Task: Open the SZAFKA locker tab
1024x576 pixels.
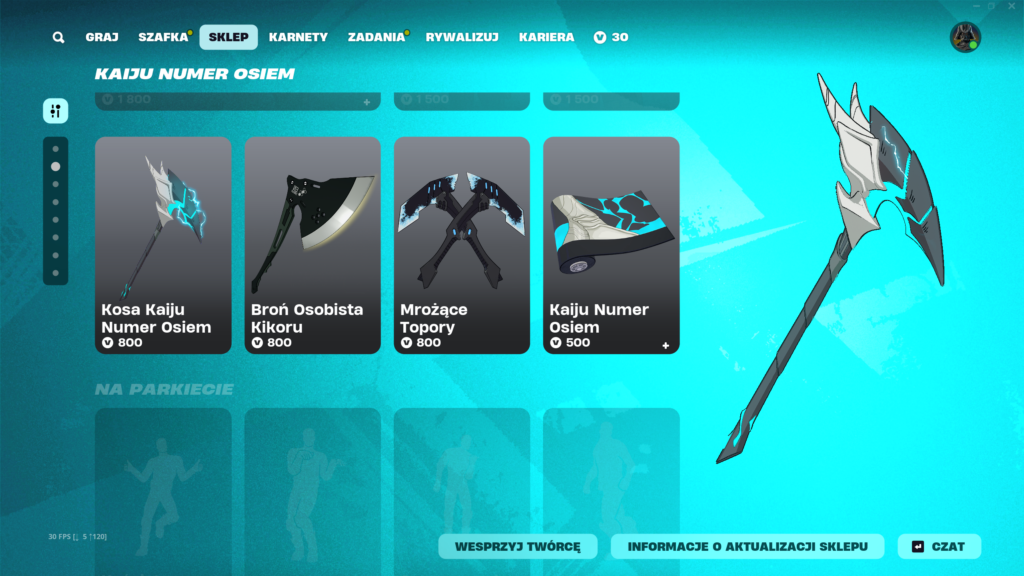Action: [163, 38]
